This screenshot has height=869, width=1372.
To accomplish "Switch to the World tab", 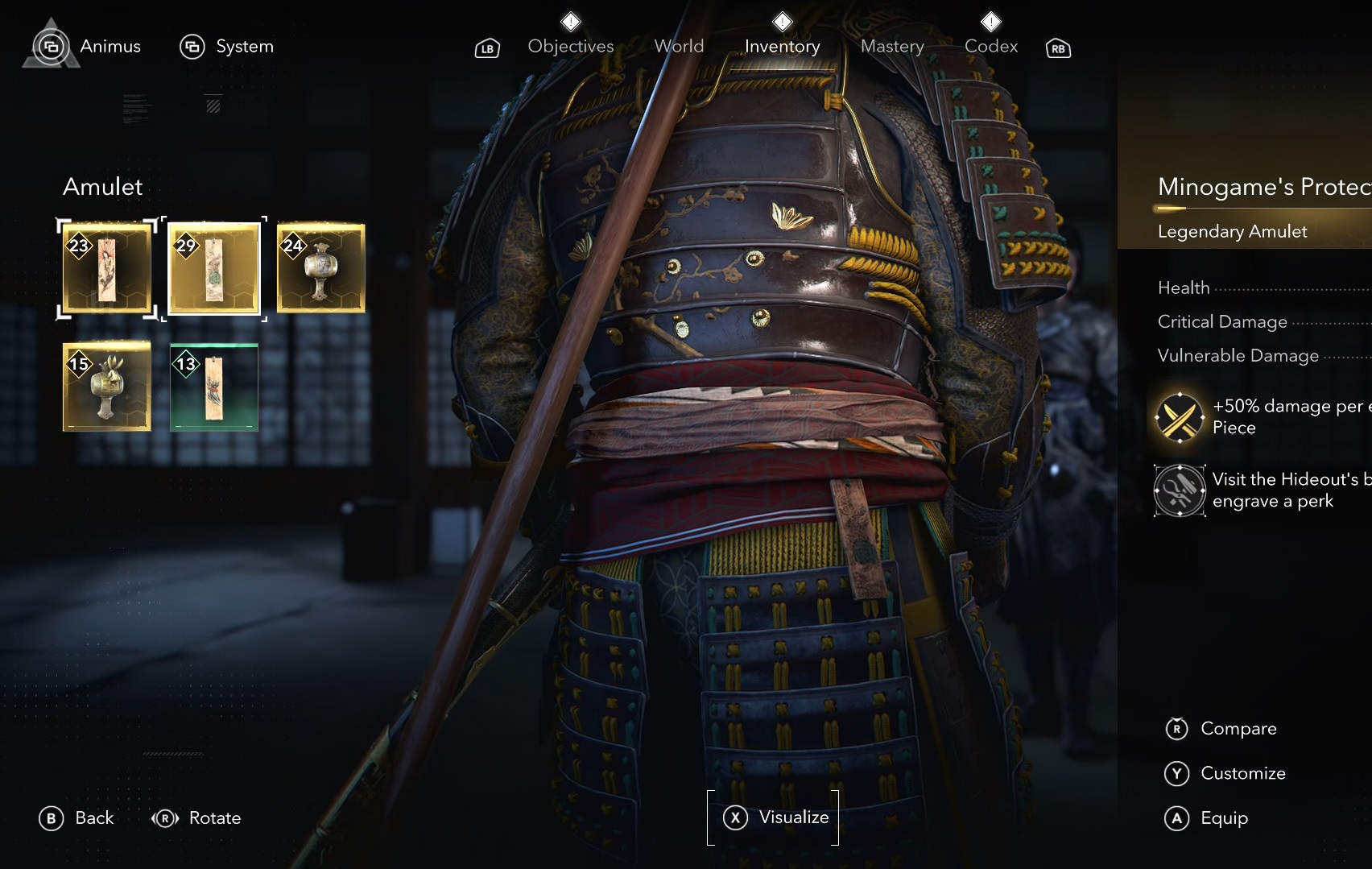I will pyautogui.click(x=679, y=47).
